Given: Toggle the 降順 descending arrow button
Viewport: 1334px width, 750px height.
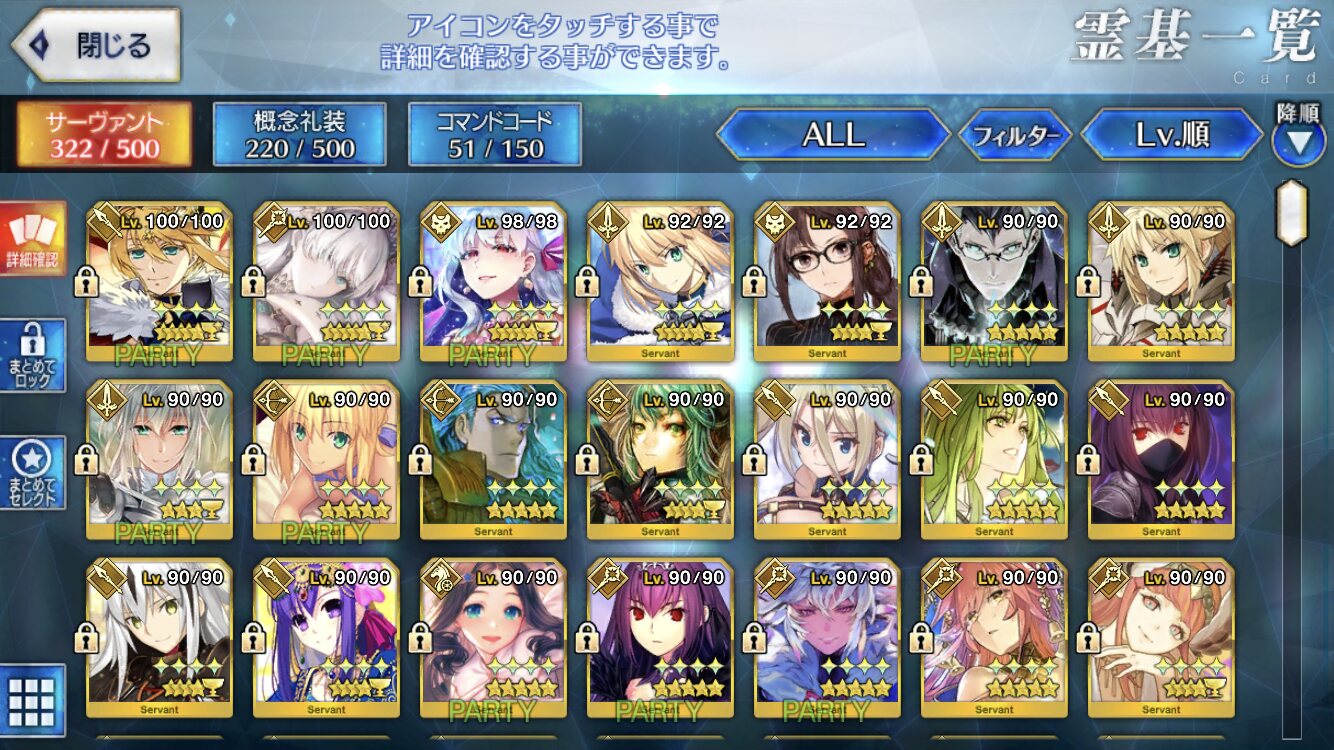Looking at the screenshot, I should (x=1298, y=142).
